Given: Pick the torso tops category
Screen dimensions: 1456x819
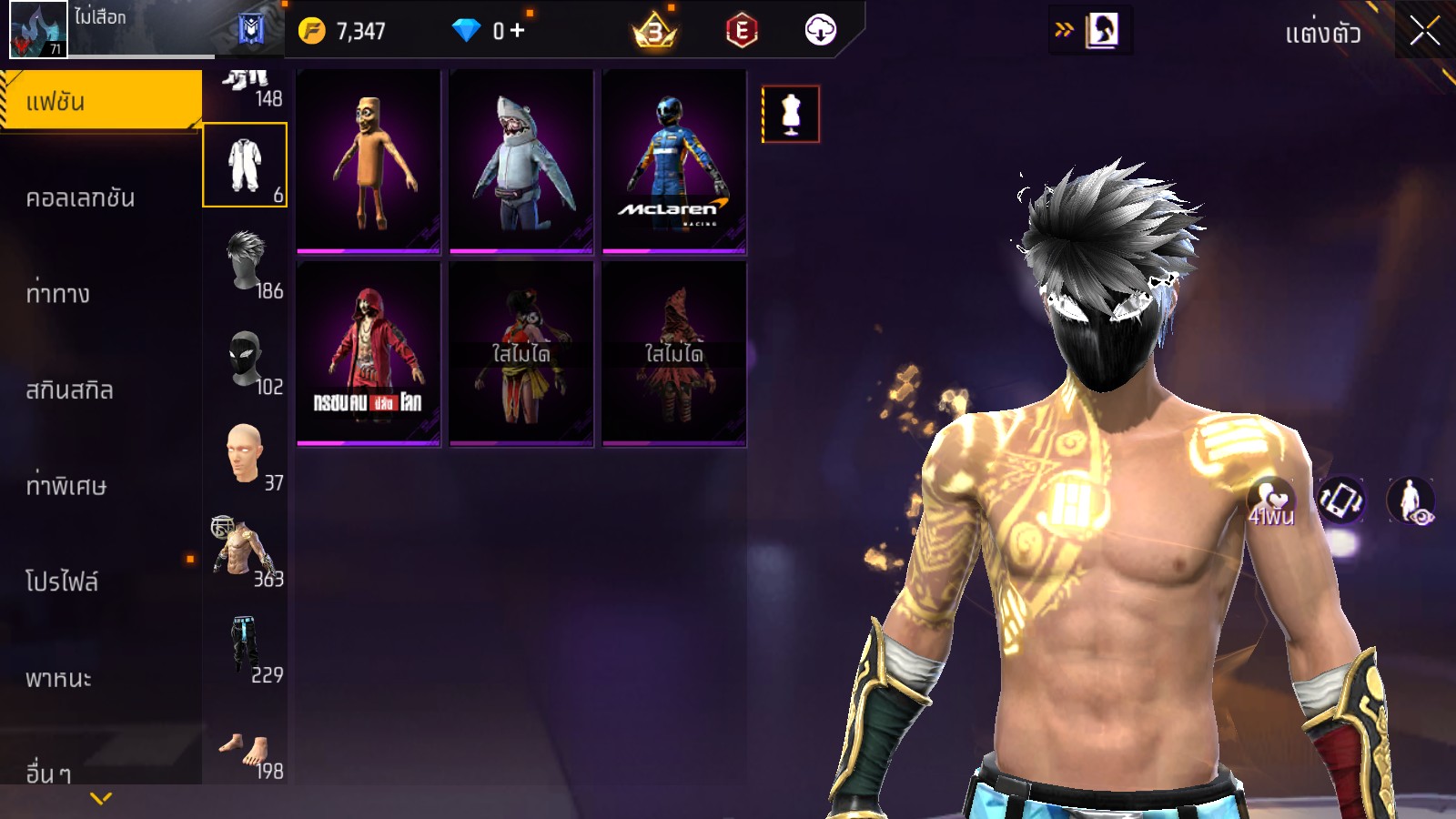Looking at the screenshot, I should tap(244, 550).
